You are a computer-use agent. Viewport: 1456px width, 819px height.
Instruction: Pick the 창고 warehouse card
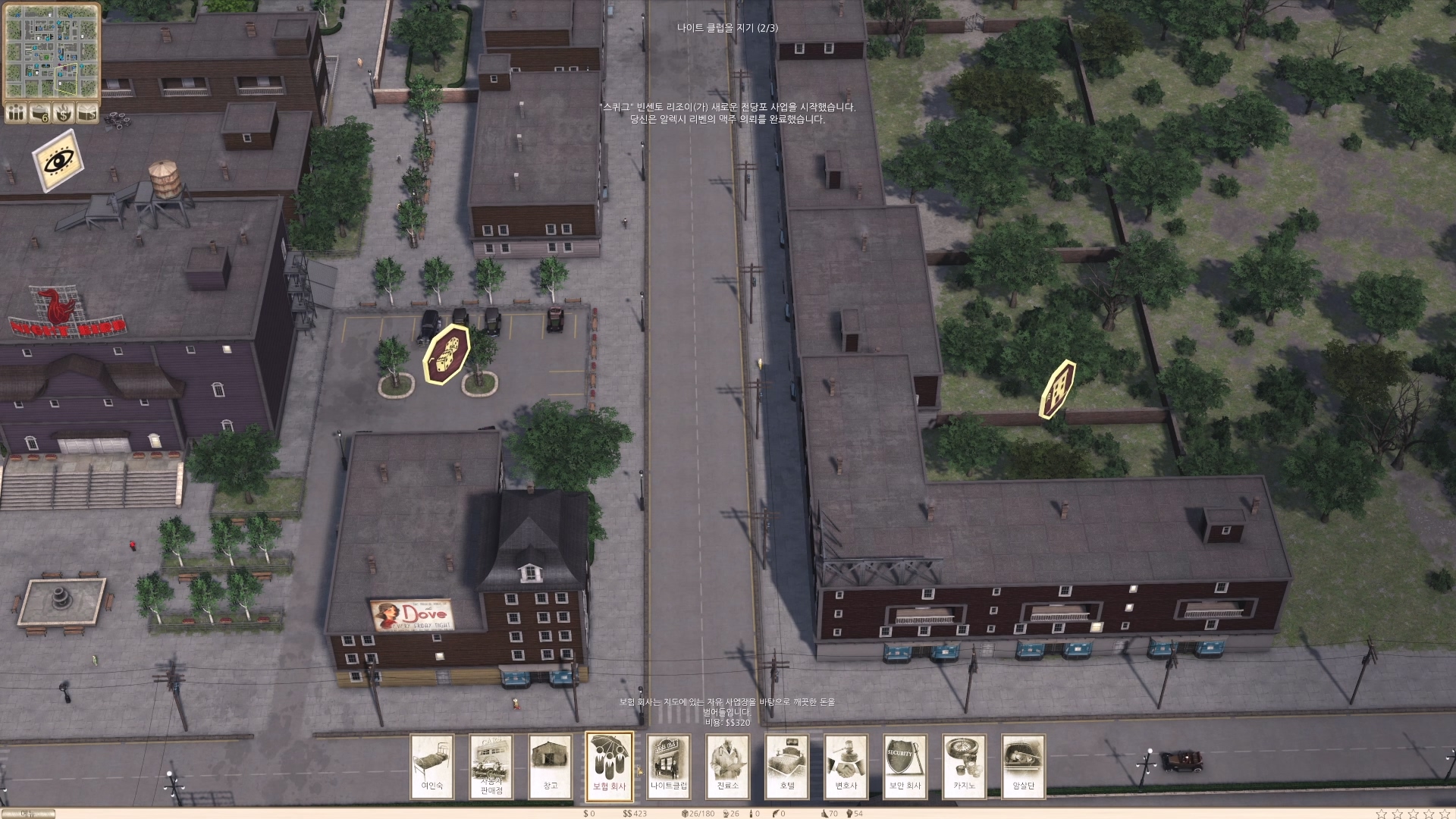tap(550, 766)
